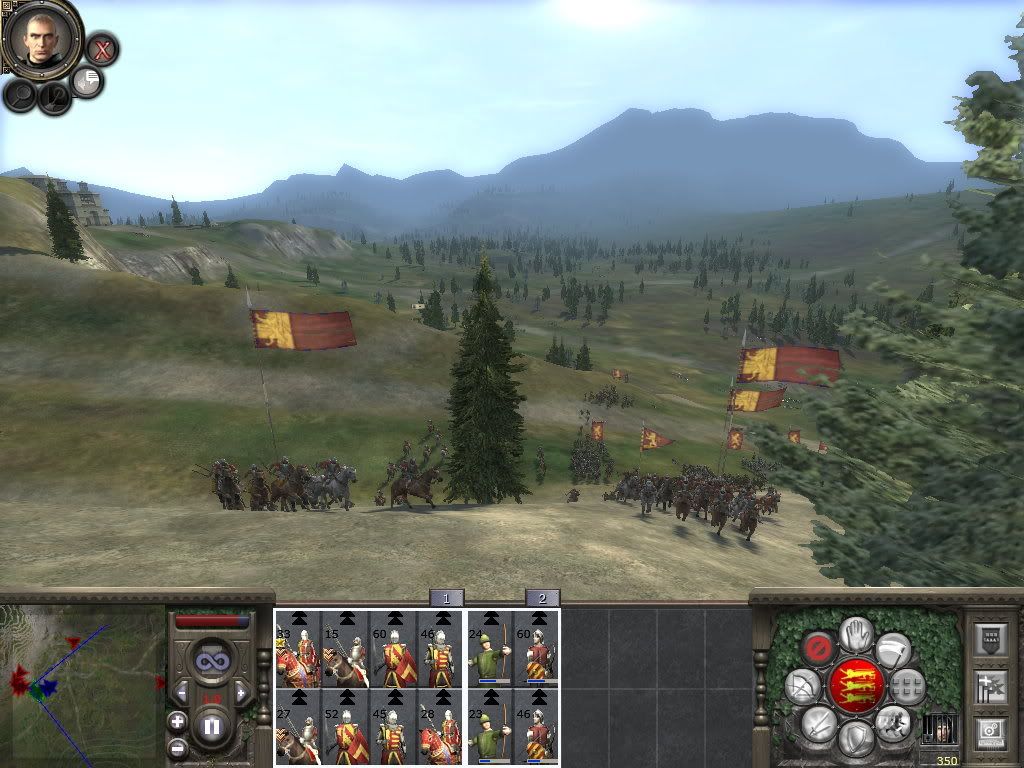
Task: Dismiss the advisor with the red X
Action: tap(101, 48)
